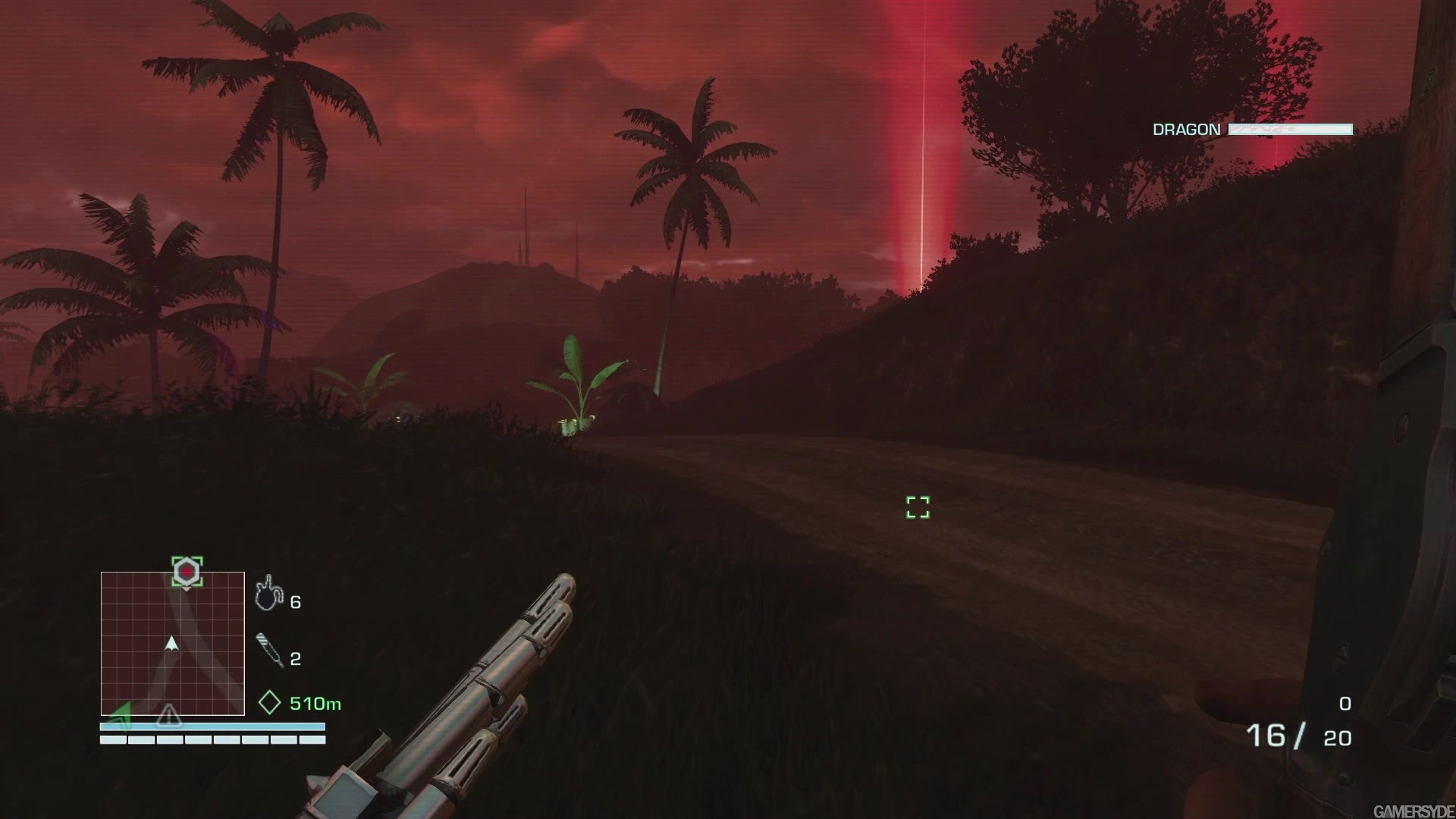Click the DRAGON health bar
This screenshot has height=819, width=1456.
coord(1289,129)
